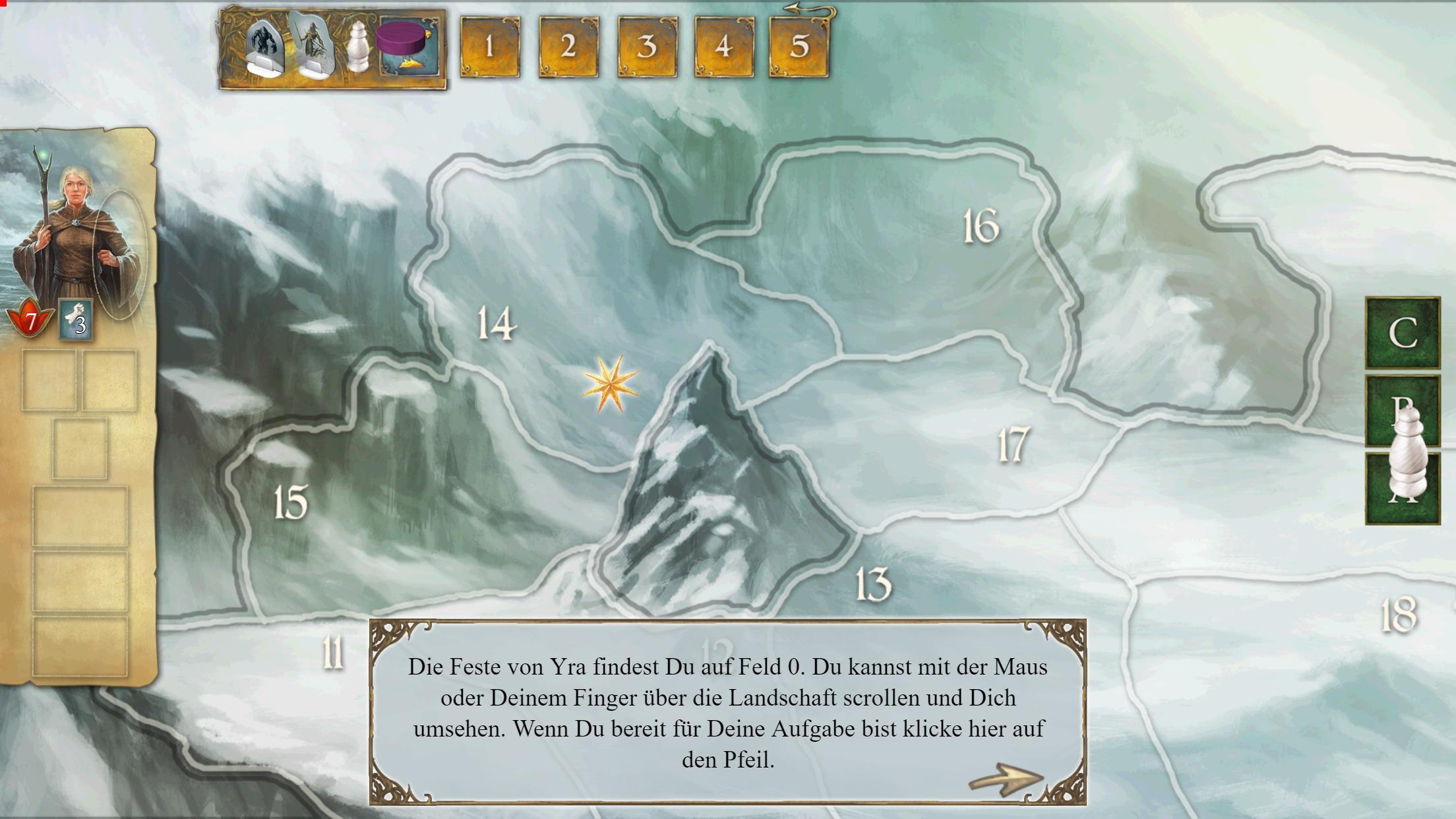Select board field 16

[x=981, y=226]
